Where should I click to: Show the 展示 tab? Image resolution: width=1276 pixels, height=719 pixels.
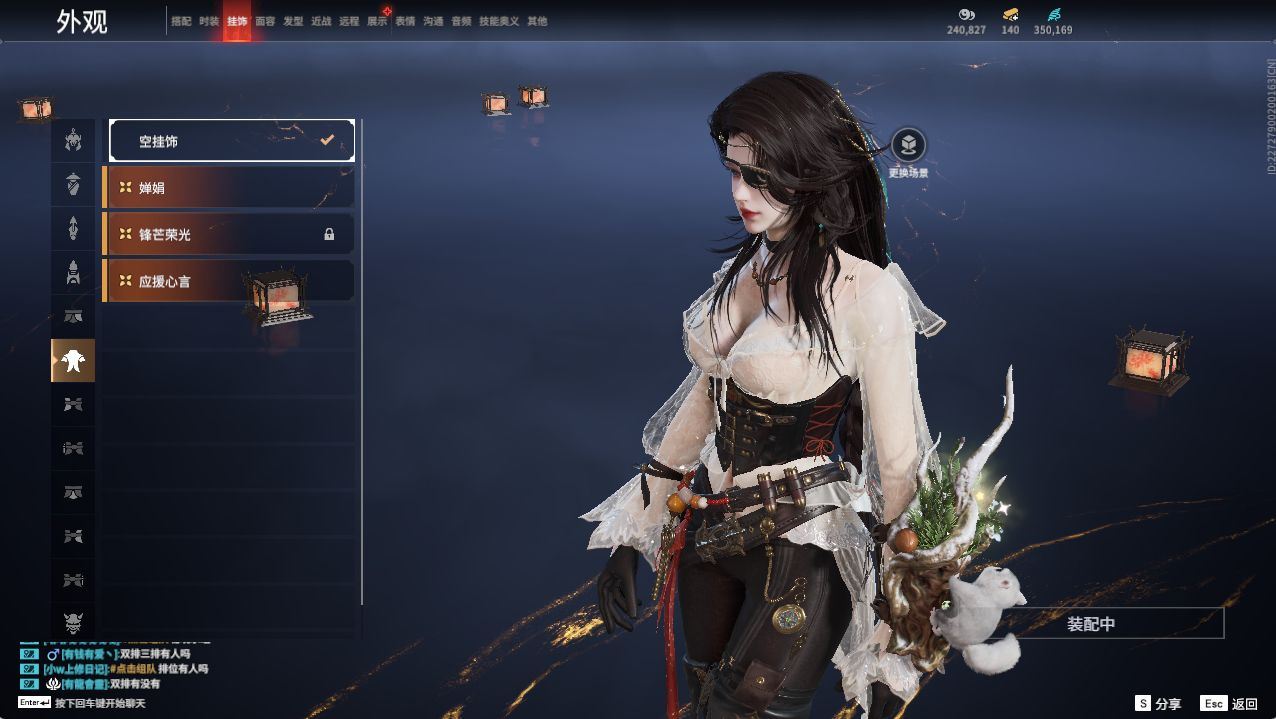tap(377, 21)
